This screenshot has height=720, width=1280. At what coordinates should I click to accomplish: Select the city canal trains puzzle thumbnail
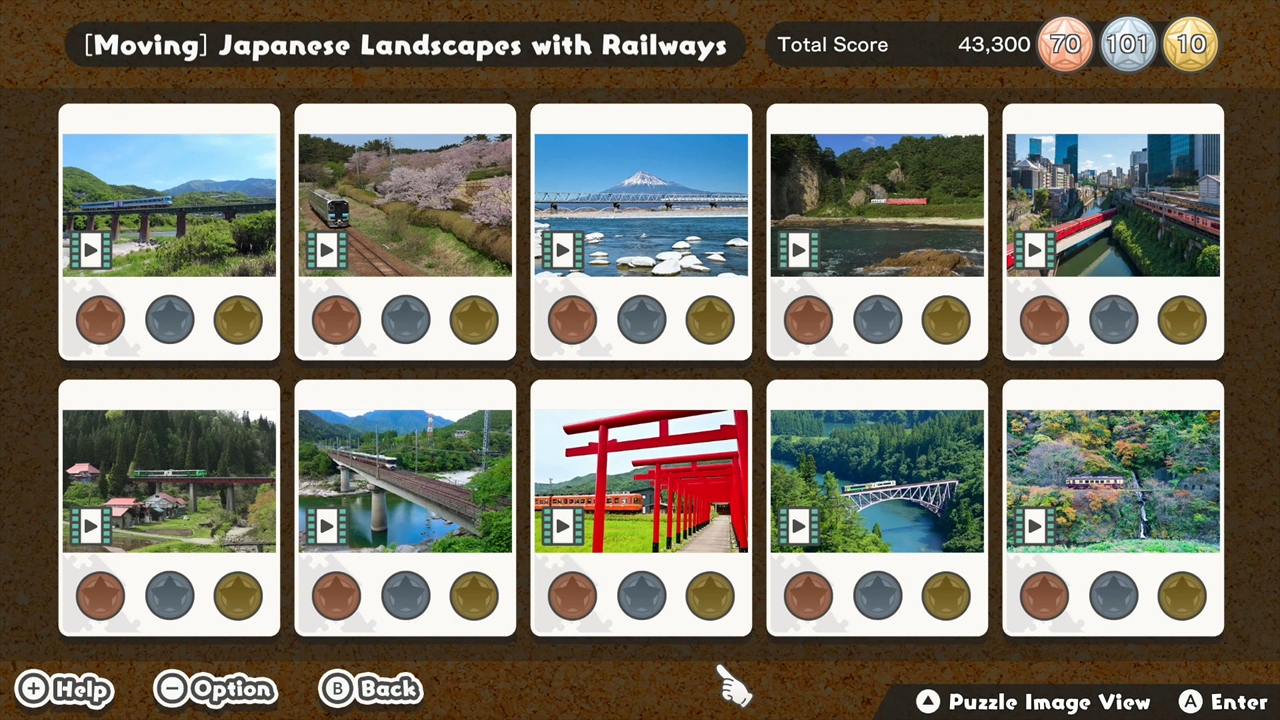click(x=1113, y=203)
